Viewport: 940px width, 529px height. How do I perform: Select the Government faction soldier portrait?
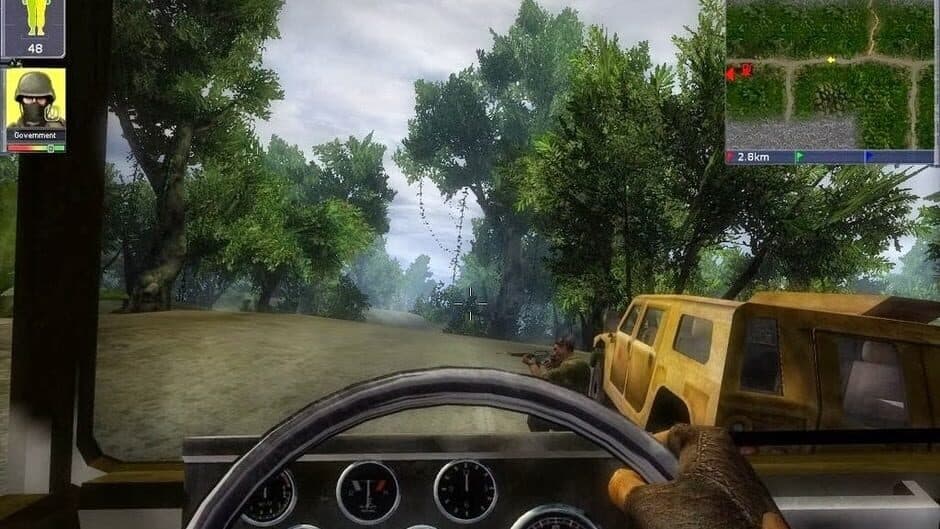35,98
